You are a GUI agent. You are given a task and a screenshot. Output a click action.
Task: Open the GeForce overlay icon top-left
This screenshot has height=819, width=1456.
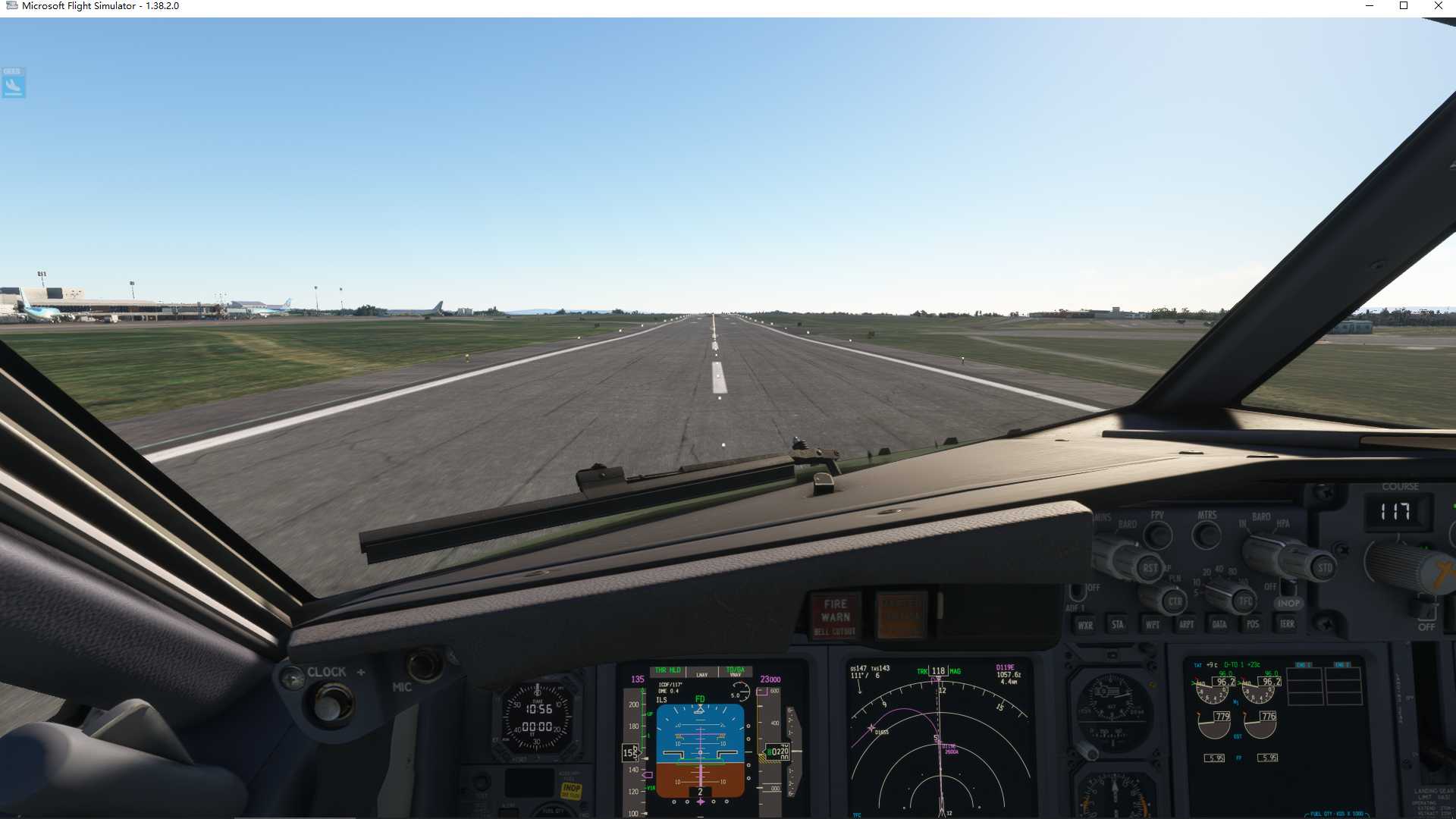(12, 83)
